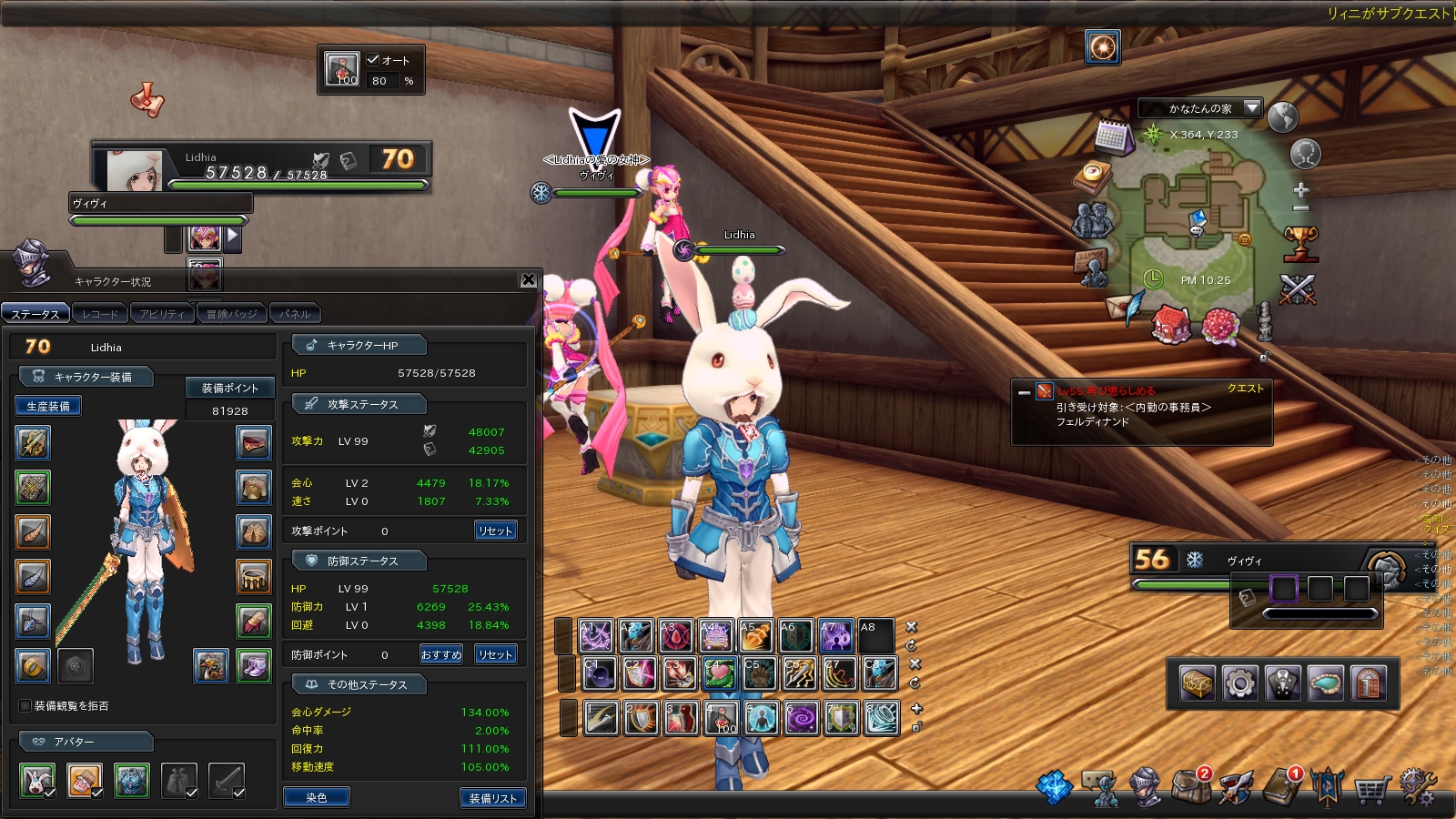Open the calendar icon beside the minimap
This screenshot has height=819, width=1456.
point(1112,137)
